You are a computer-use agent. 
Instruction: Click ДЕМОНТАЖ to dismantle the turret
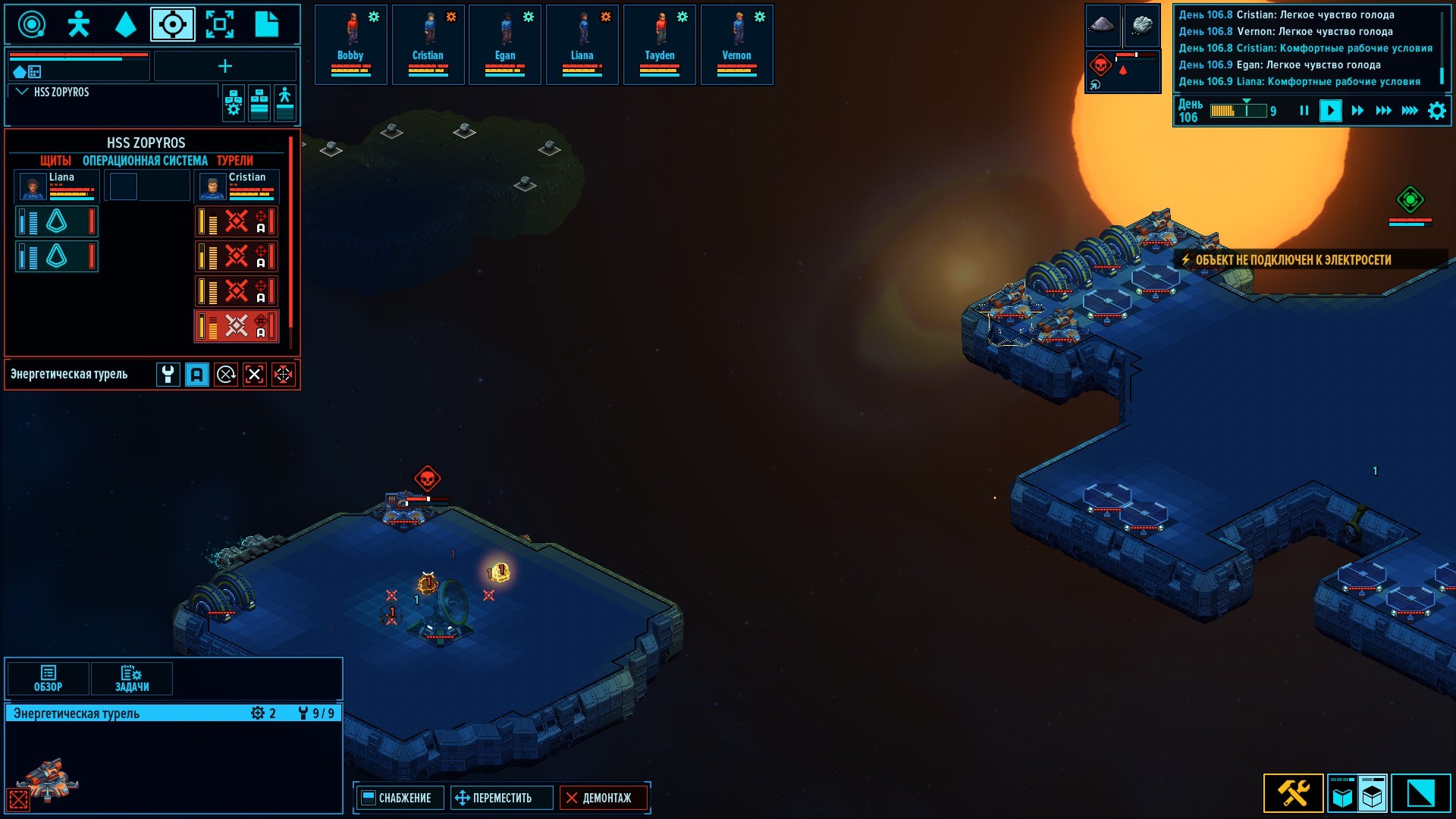tap(599, 798)
